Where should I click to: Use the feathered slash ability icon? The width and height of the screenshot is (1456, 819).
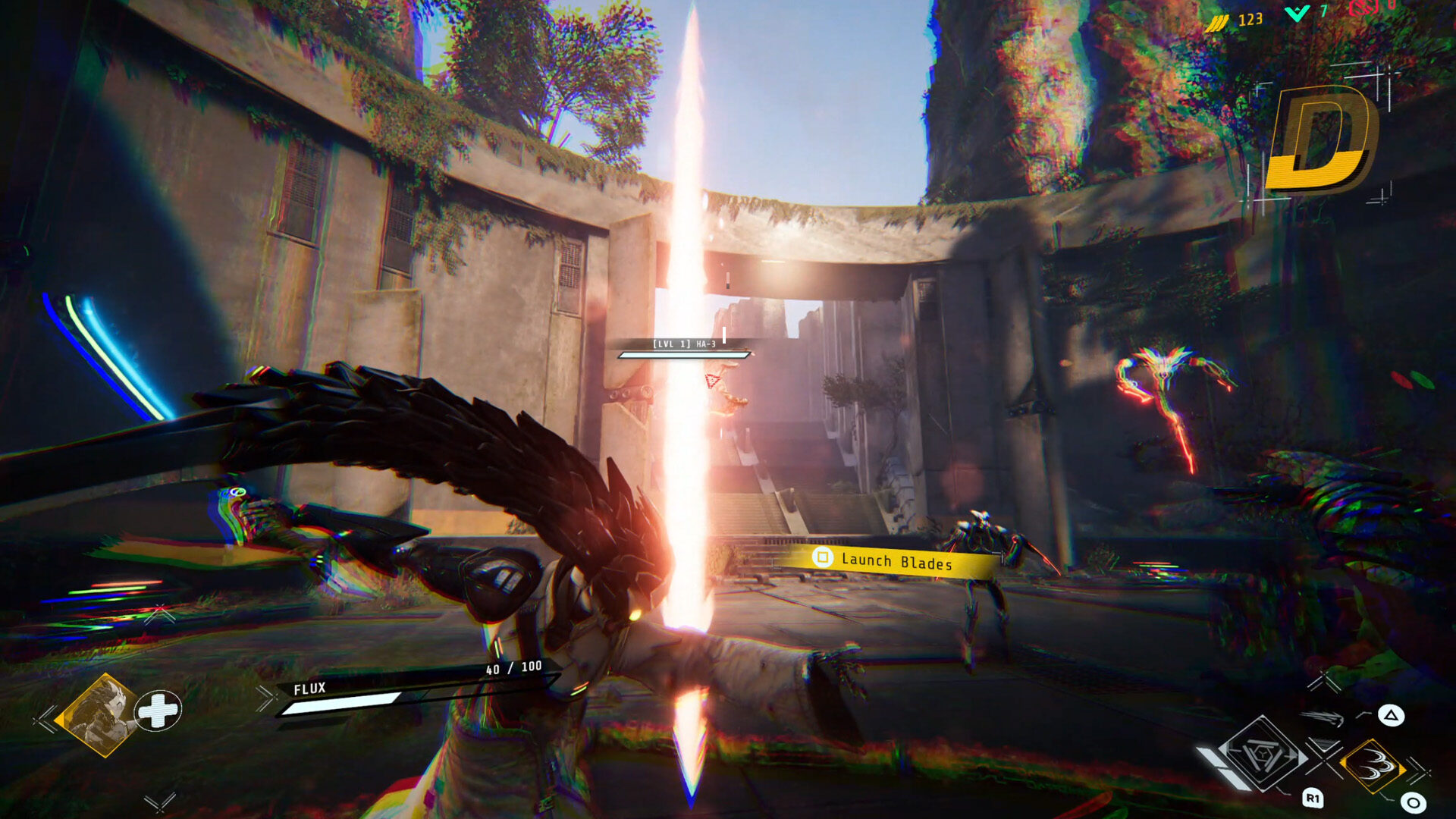tap(1323, 717)
